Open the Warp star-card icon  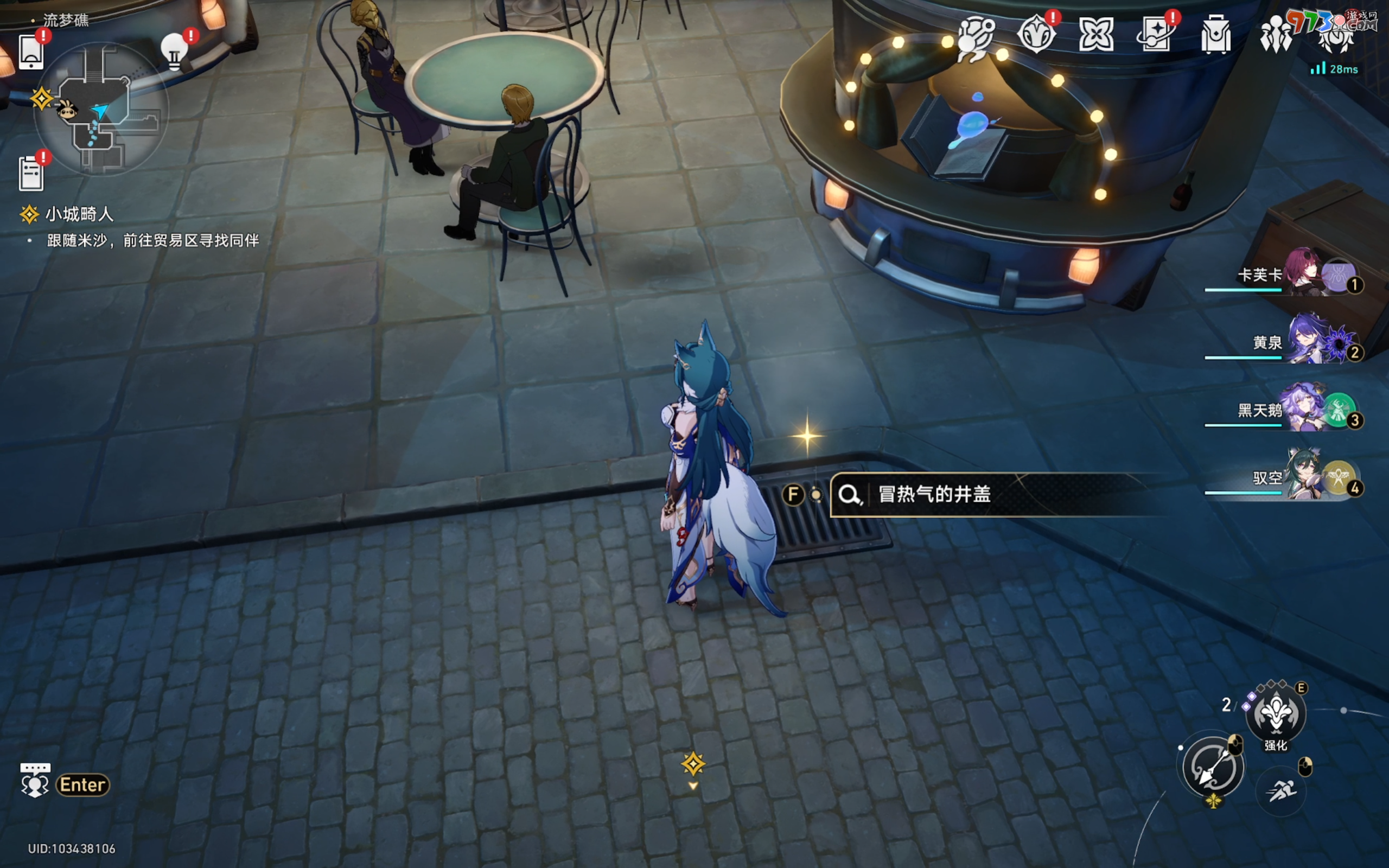click(x=1155, y=34)
